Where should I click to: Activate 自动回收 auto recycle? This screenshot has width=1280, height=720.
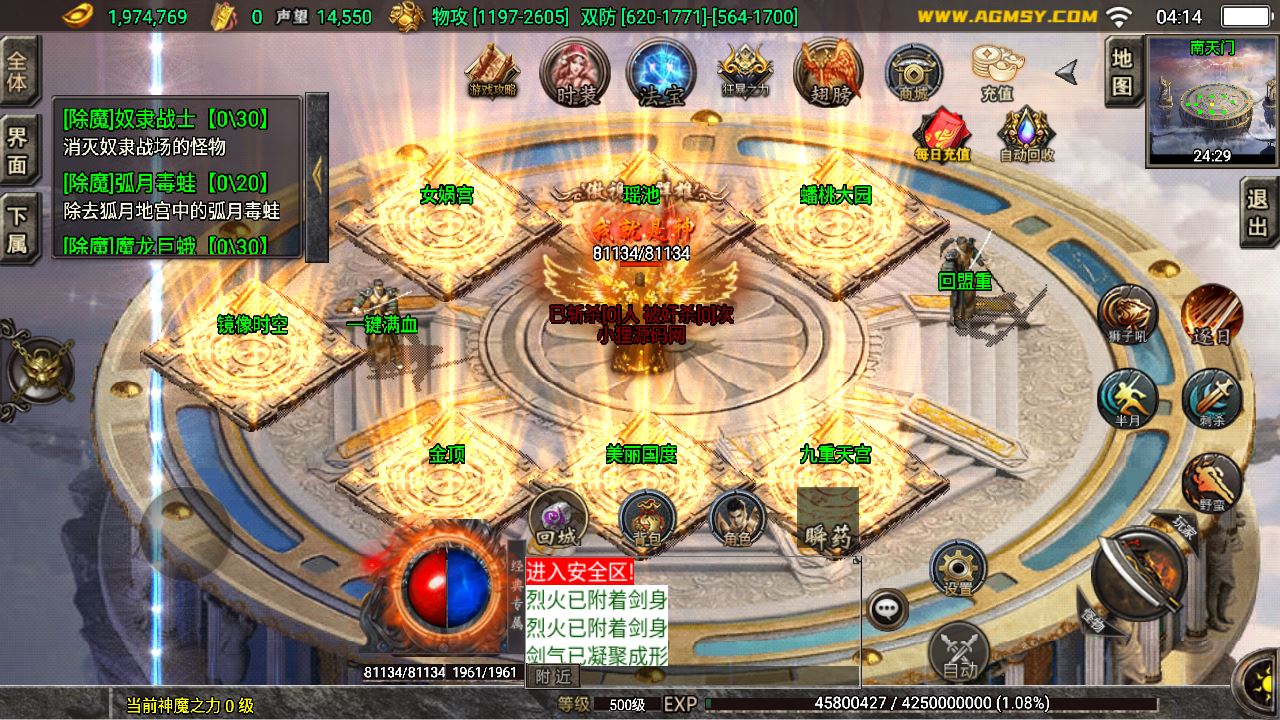[x=1026, y=136]
